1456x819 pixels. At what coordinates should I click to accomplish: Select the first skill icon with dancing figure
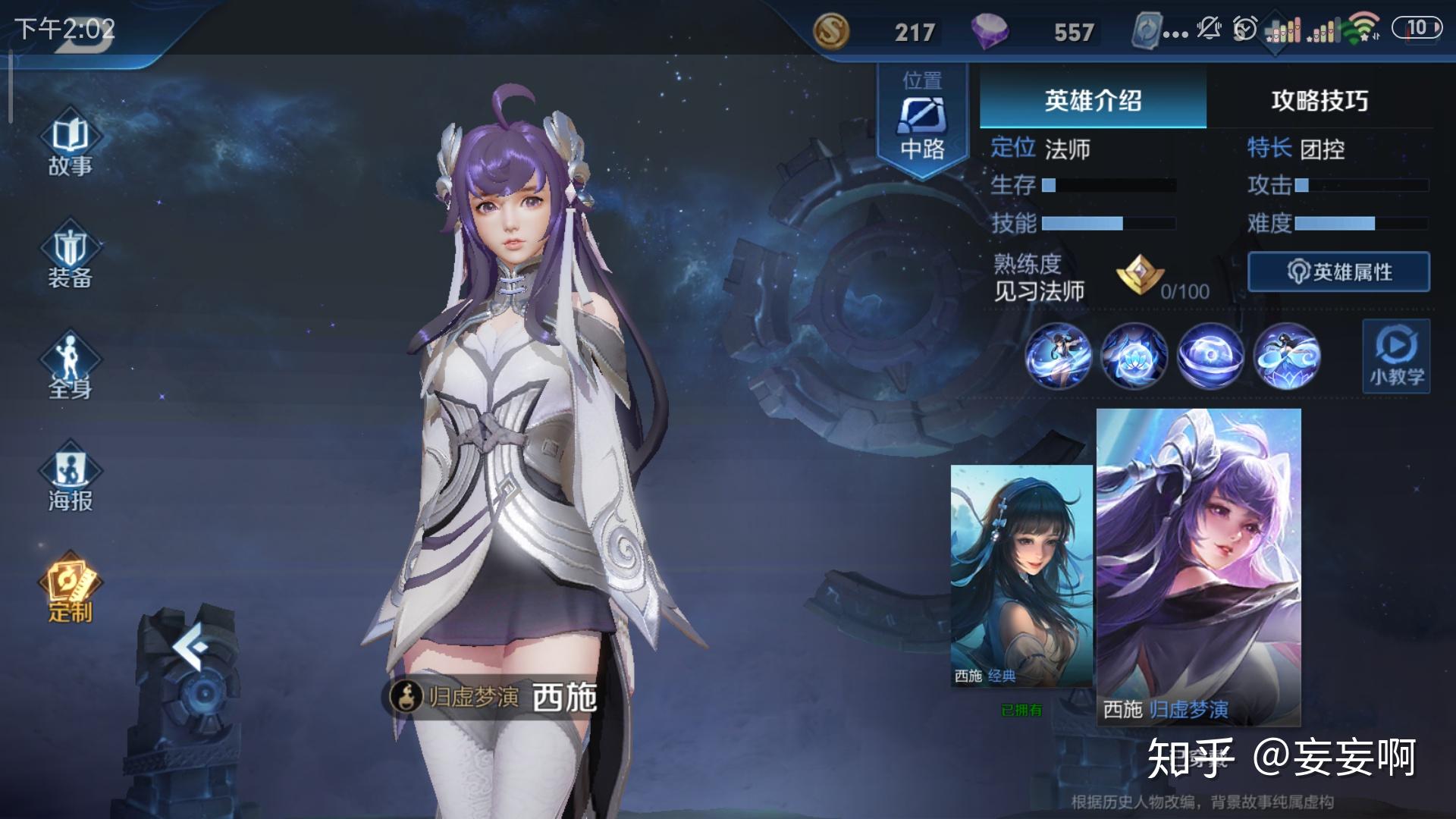[1058, 356]
